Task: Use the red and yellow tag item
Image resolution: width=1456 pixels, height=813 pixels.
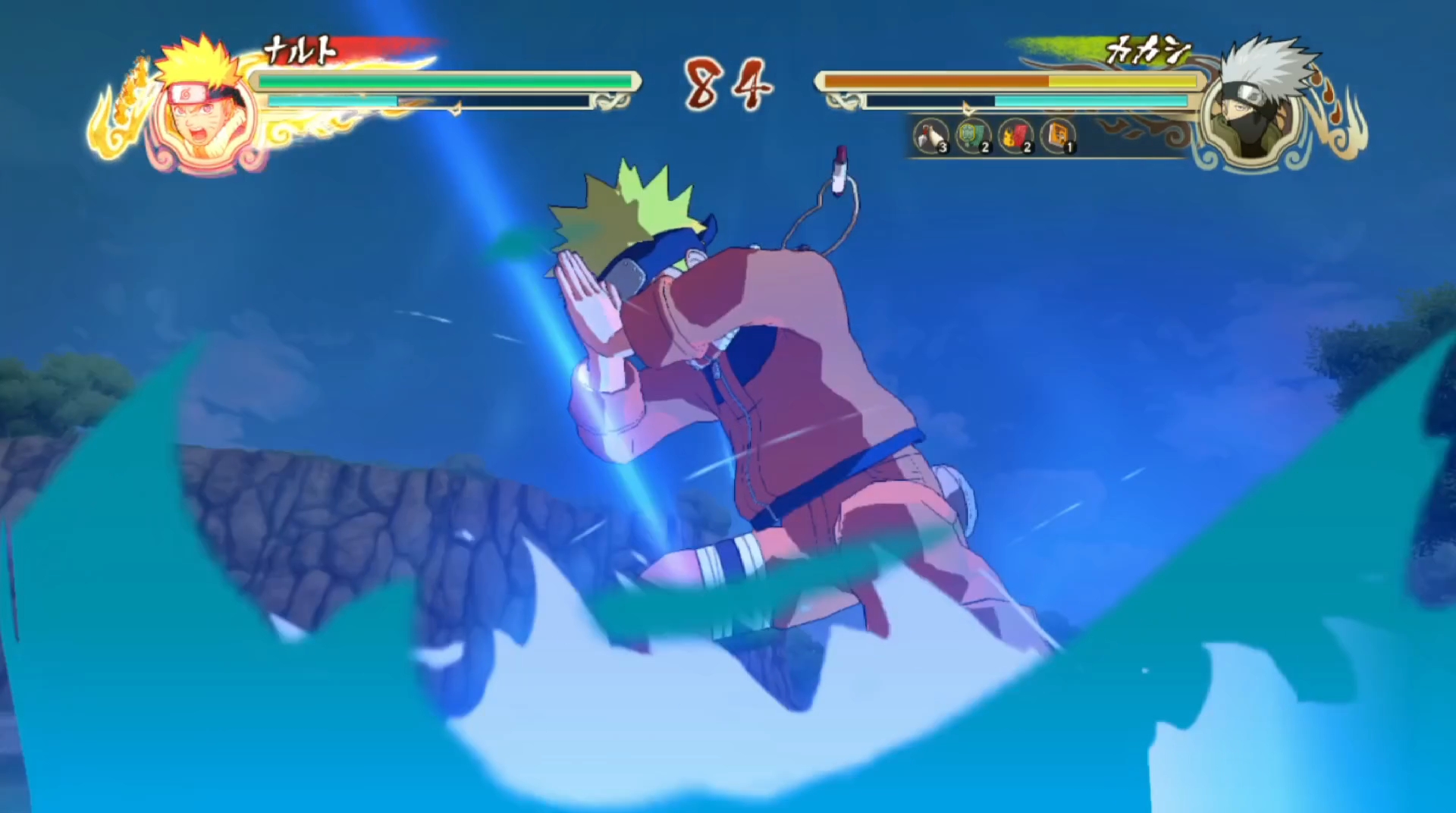Action: point(1015,137)
